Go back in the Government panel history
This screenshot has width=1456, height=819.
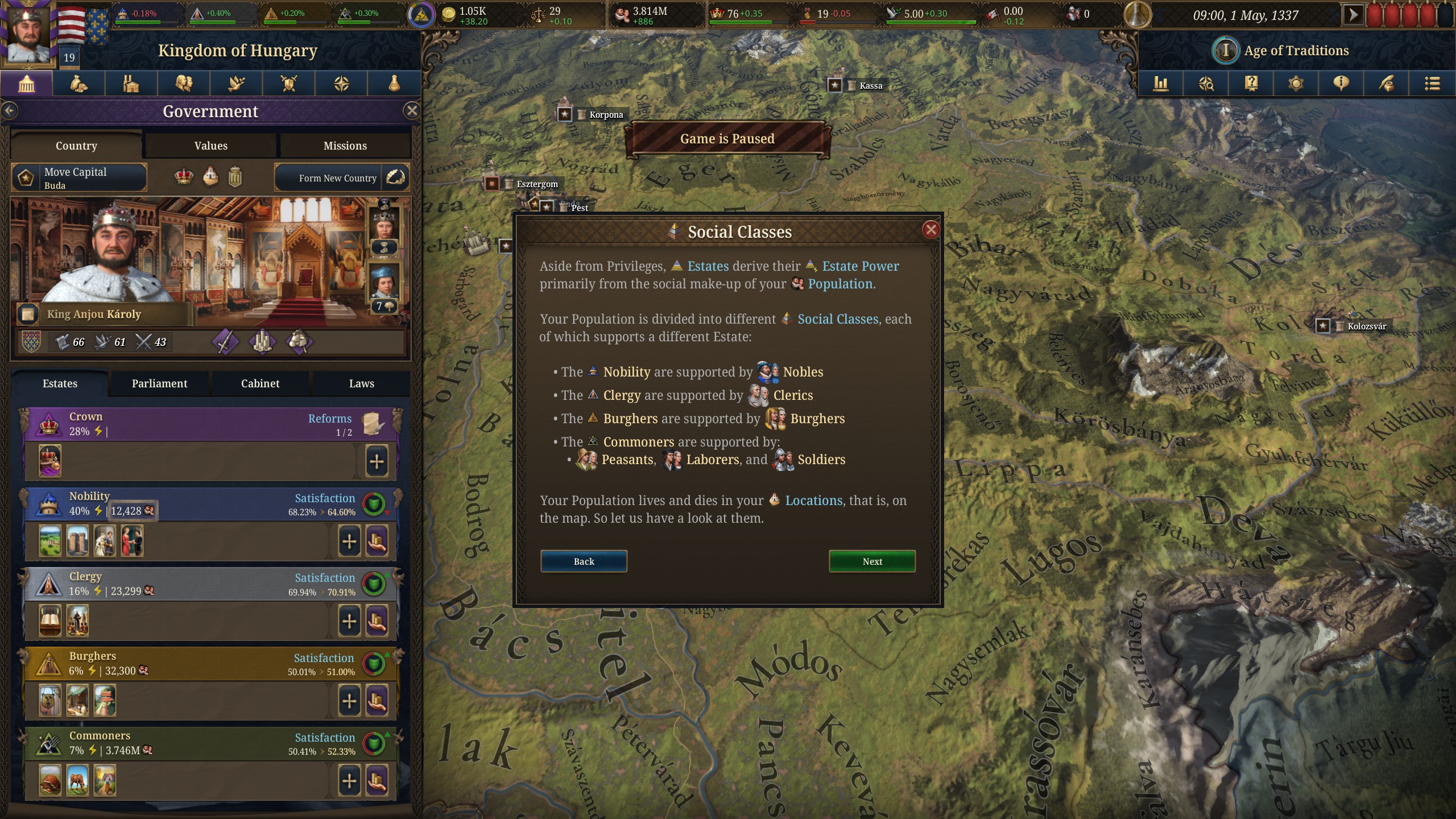click(x=10, y=111)
